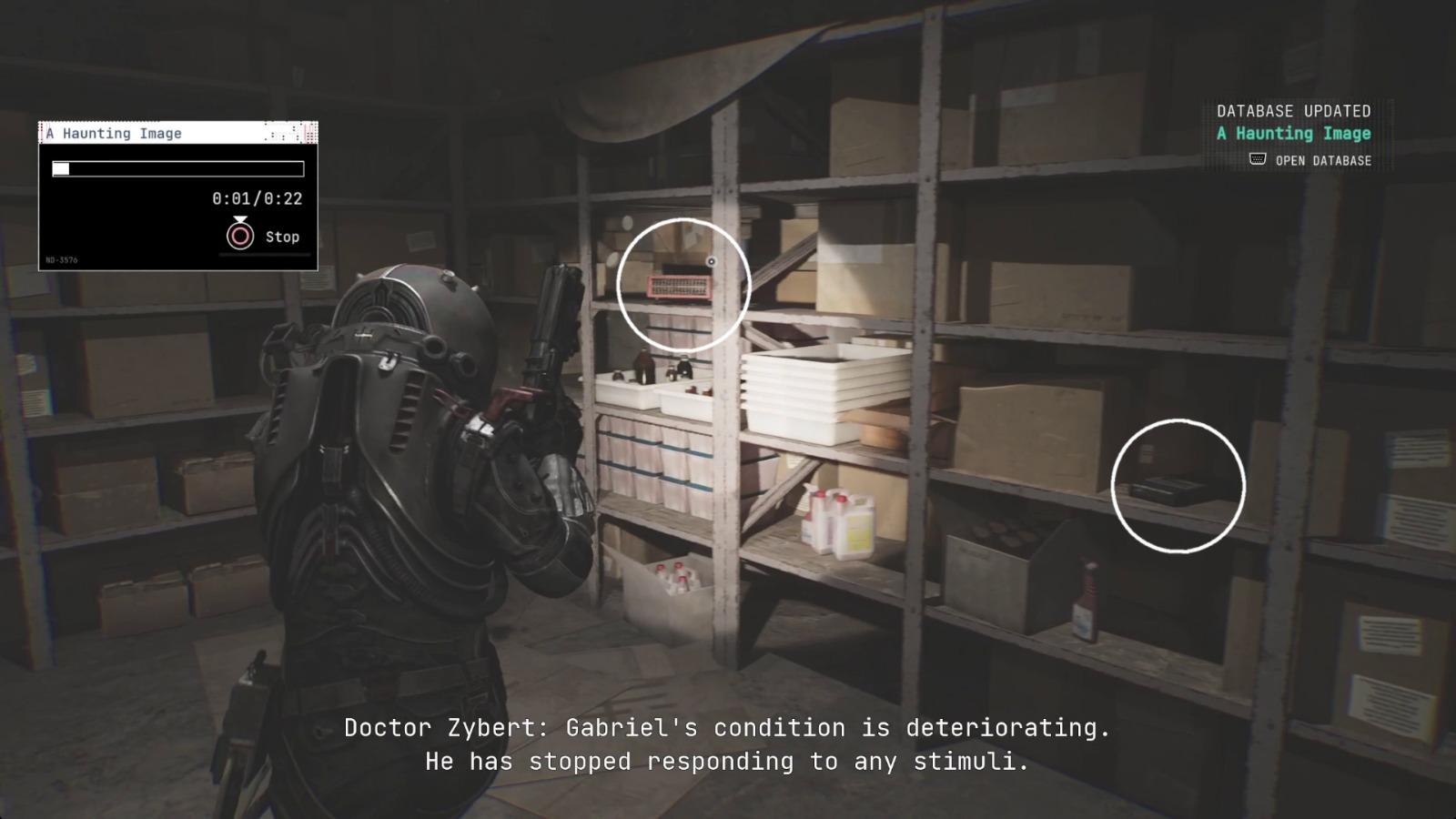The width and height of the screenshot is (1456, 819).
Task: Toggle the right interaction circle highlight
Action: pyautogui.click(x=1178, y=486)
